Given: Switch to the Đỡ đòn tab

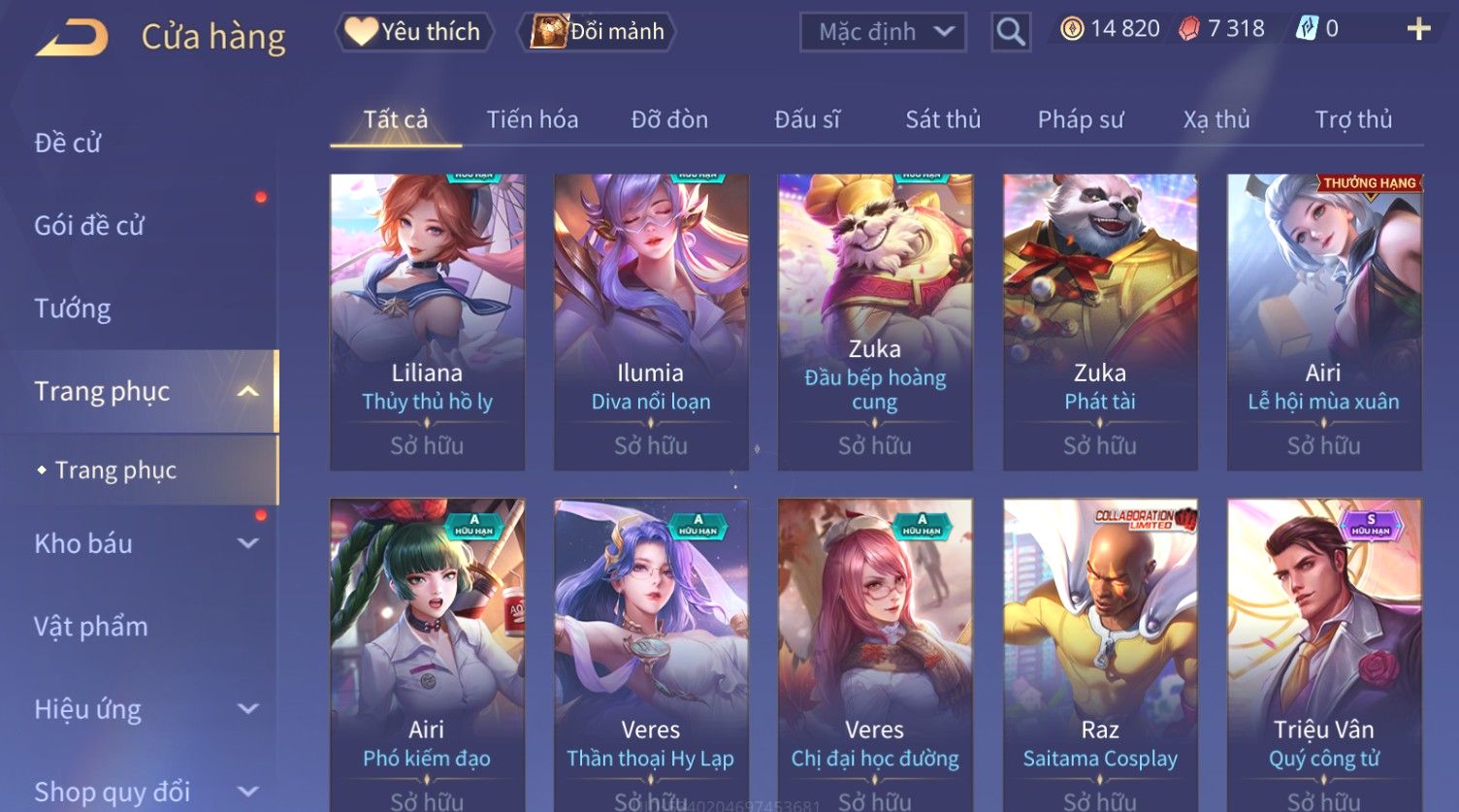Looking at the screenshot, I should (x=669, y=119).
